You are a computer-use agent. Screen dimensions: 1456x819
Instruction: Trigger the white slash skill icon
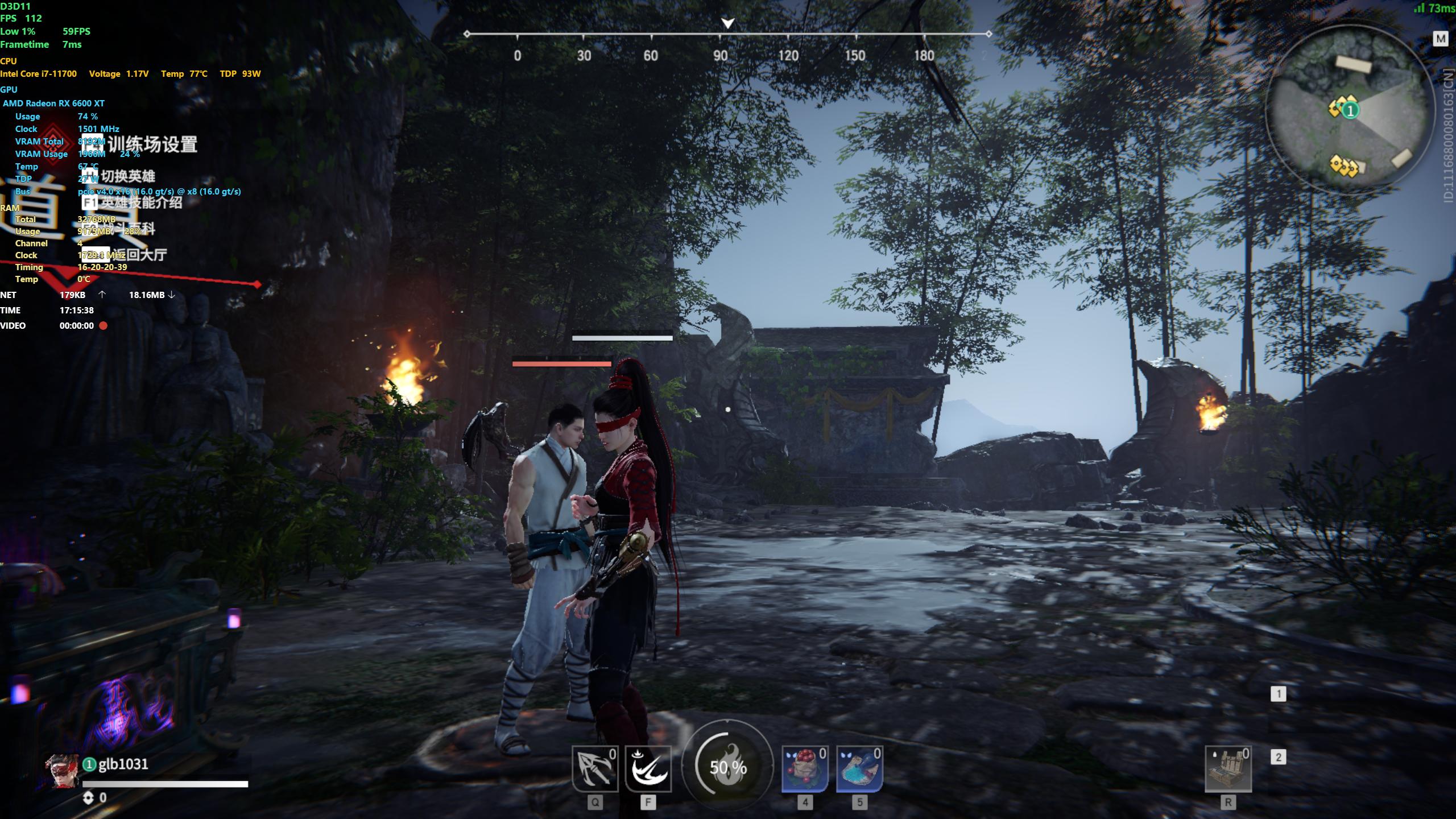point(648,769)
